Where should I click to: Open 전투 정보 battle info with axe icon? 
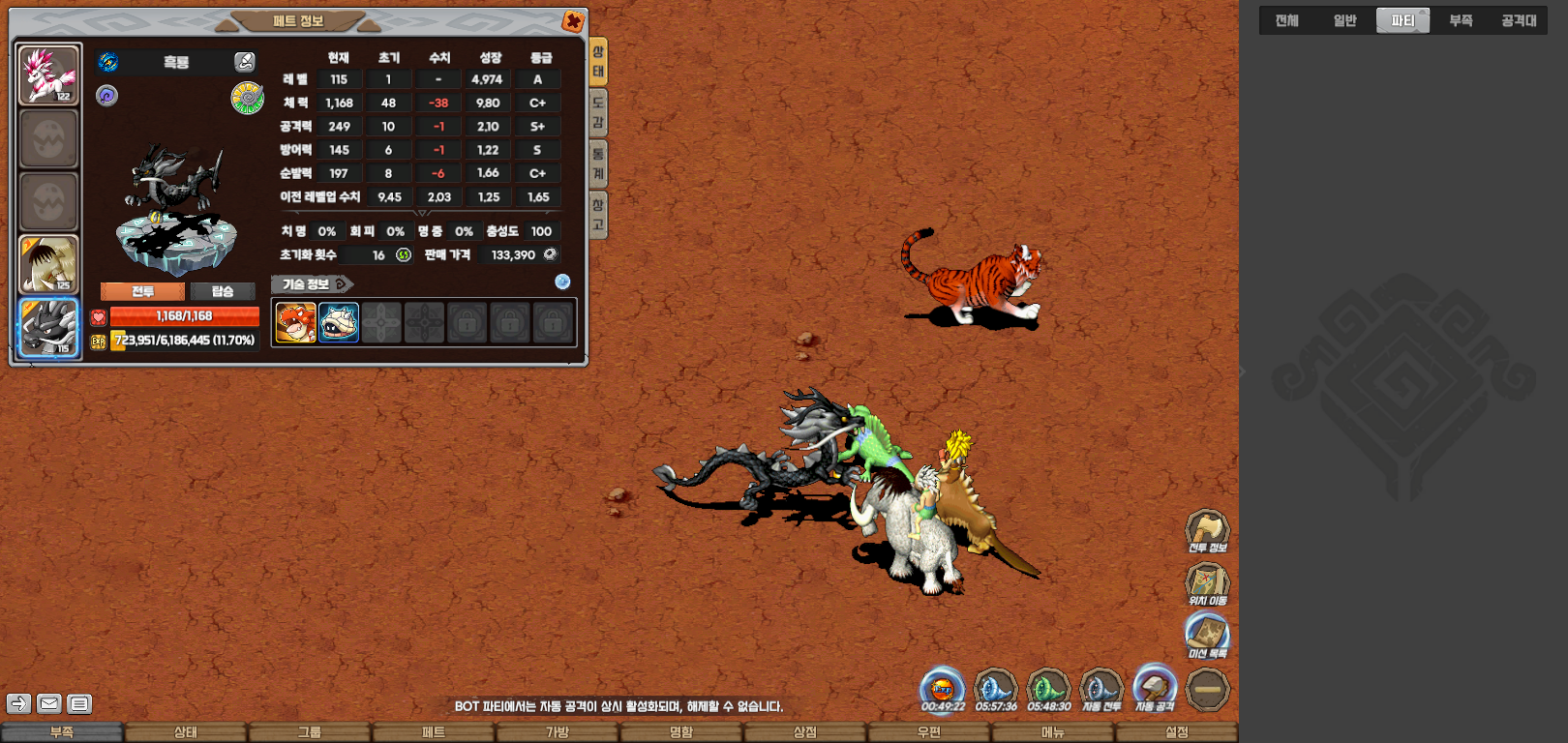click(x=1207, y=530)
